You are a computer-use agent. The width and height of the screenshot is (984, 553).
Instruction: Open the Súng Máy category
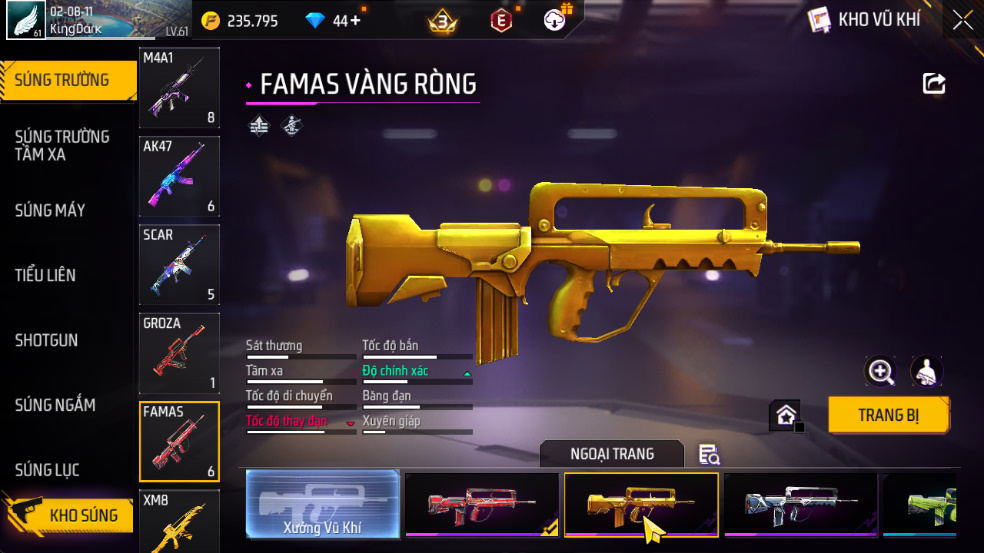click(50, 210)
